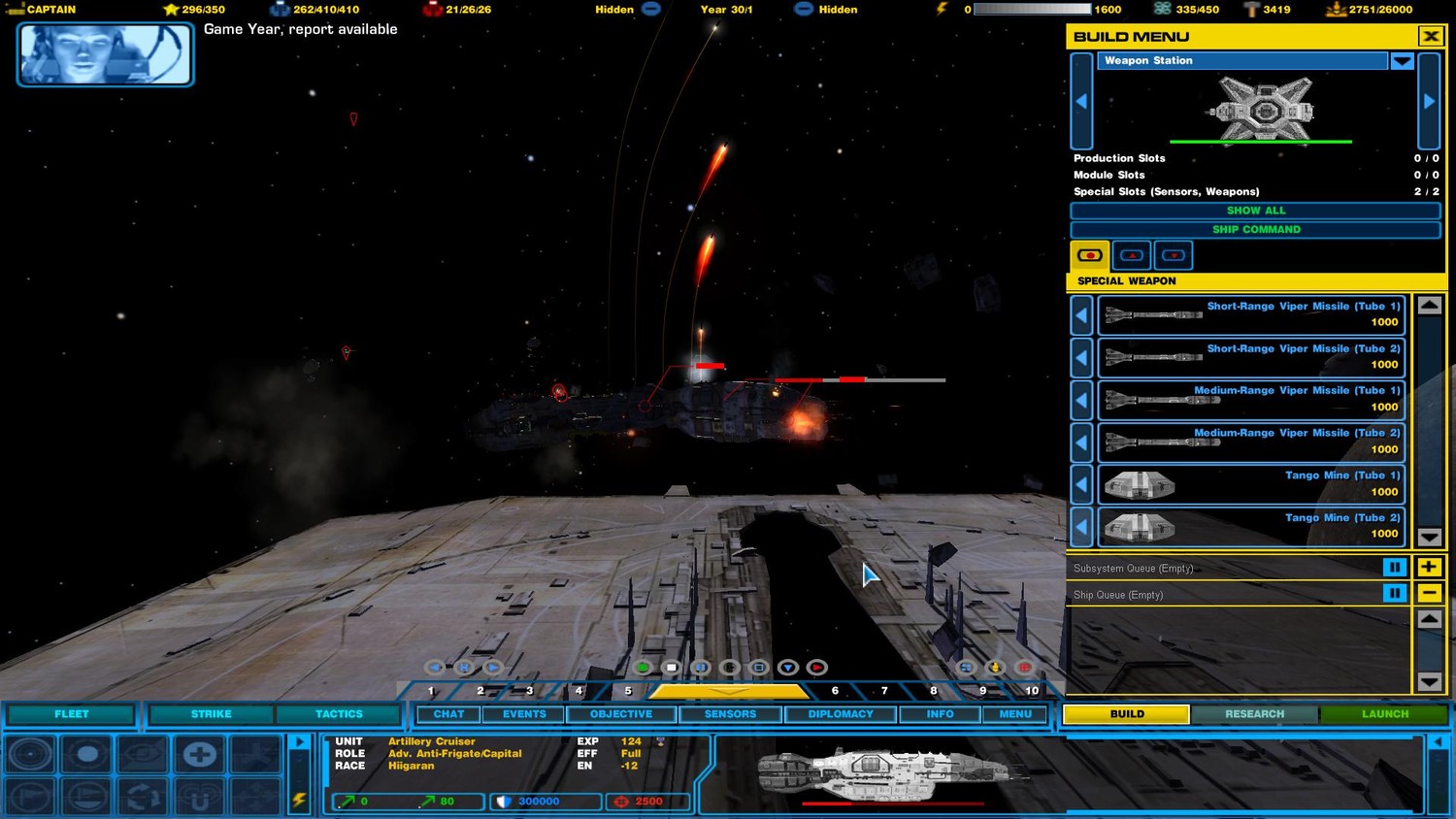This screenshot has height=819, width=1456.
Task: Select Medium-Range Viper Missile (Tube 2)
Action: click(x=1251, y=442)
